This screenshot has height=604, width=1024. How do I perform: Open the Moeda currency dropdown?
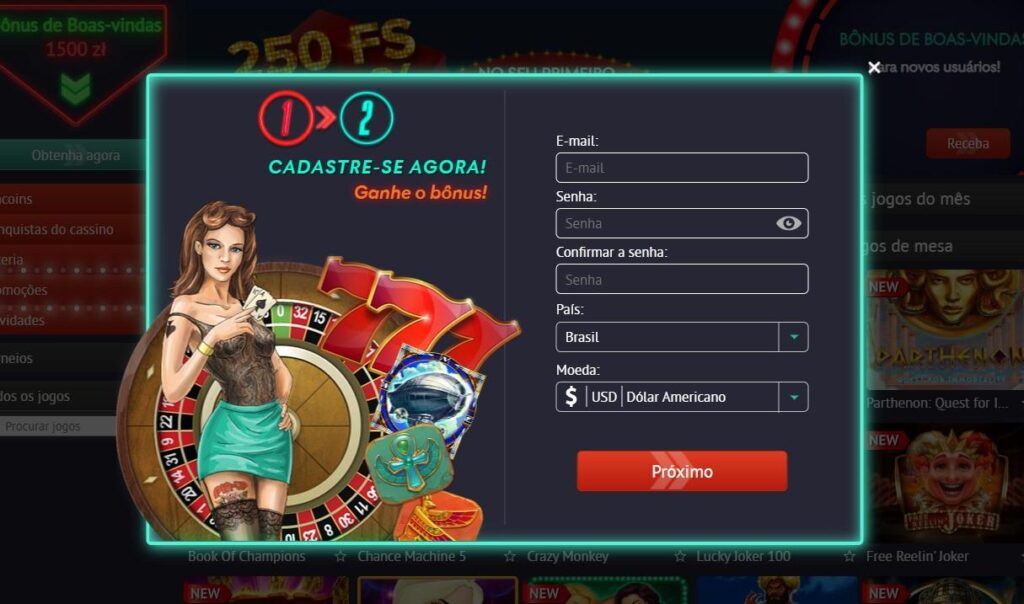click(681, 397)
